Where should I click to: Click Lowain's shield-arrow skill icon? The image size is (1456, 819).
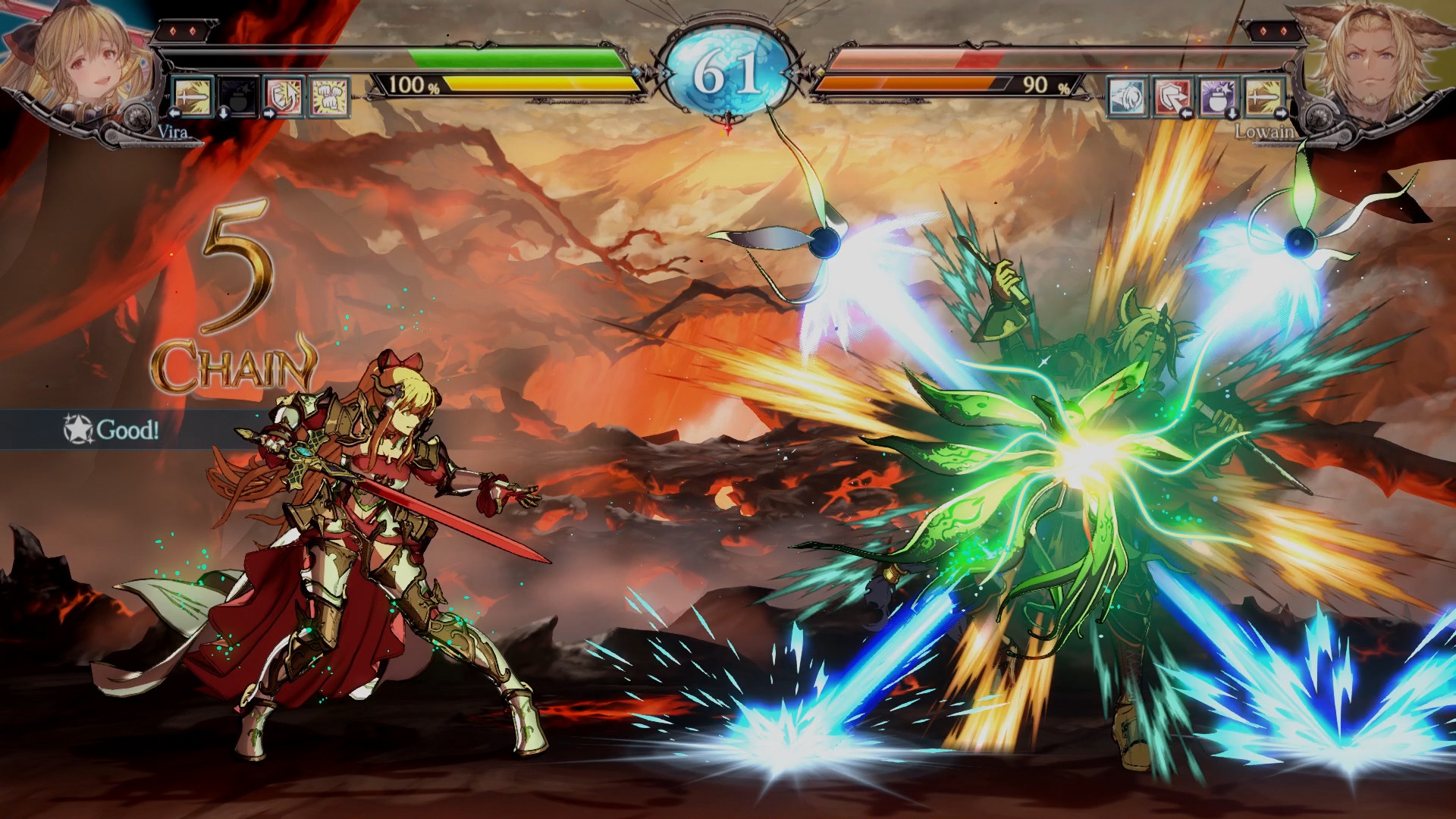coord(1172,98)
